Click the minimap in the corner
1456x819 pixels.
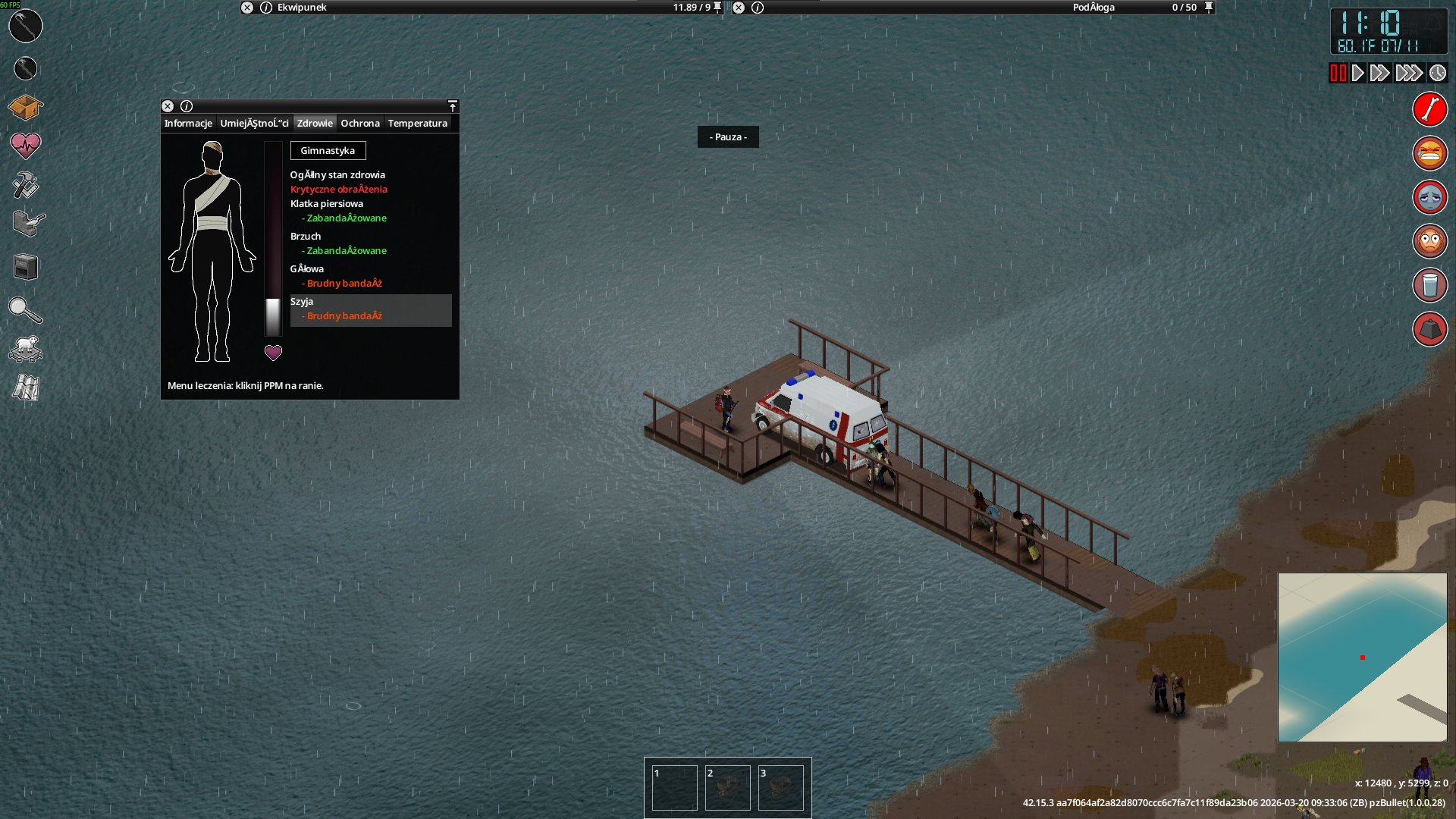pos(1362,657)
